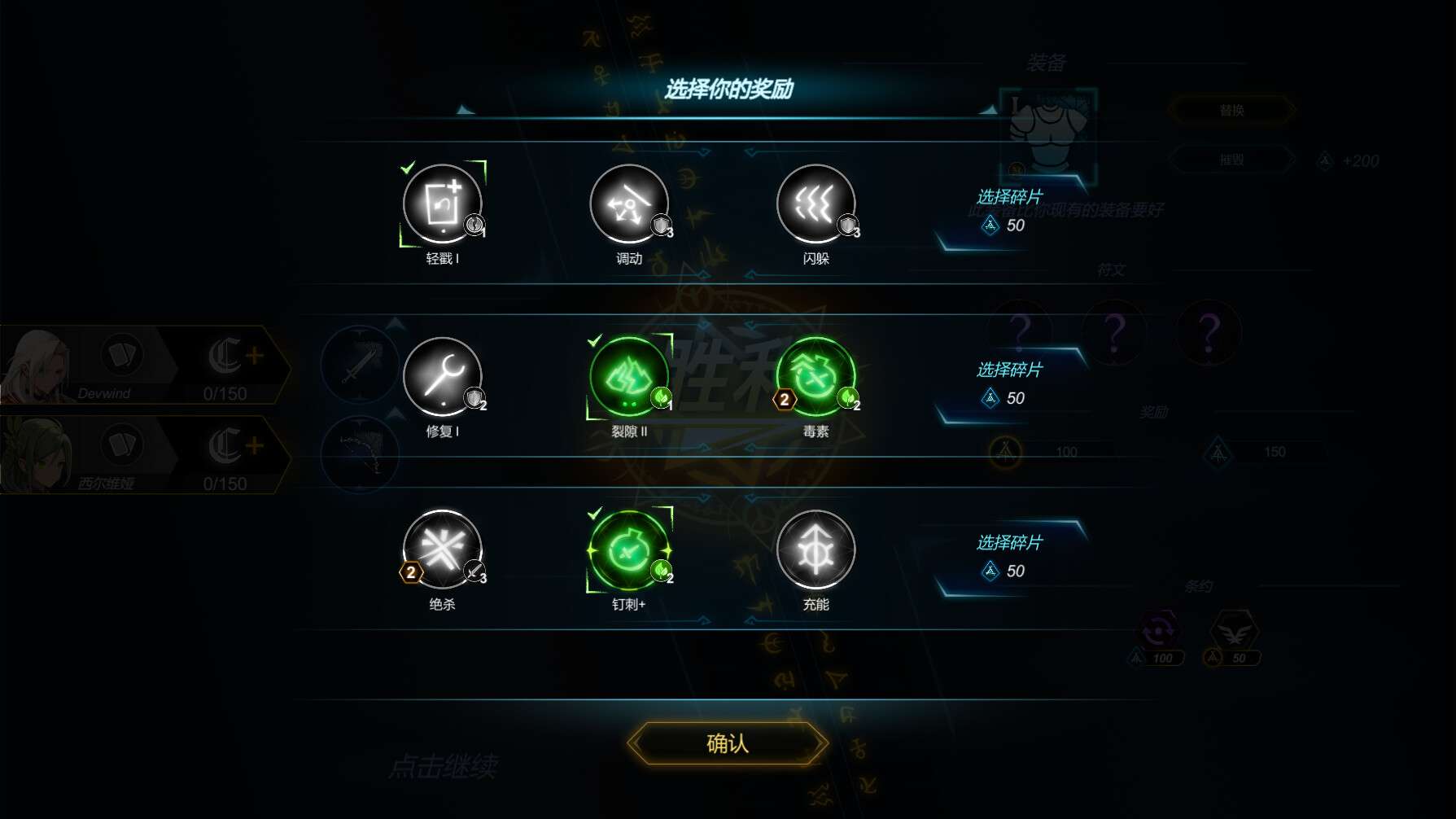This screenshot has height=819, width=1456.
Task: Take 50 shards instead of top-row skills
Action: click(x=1008, y=212)
